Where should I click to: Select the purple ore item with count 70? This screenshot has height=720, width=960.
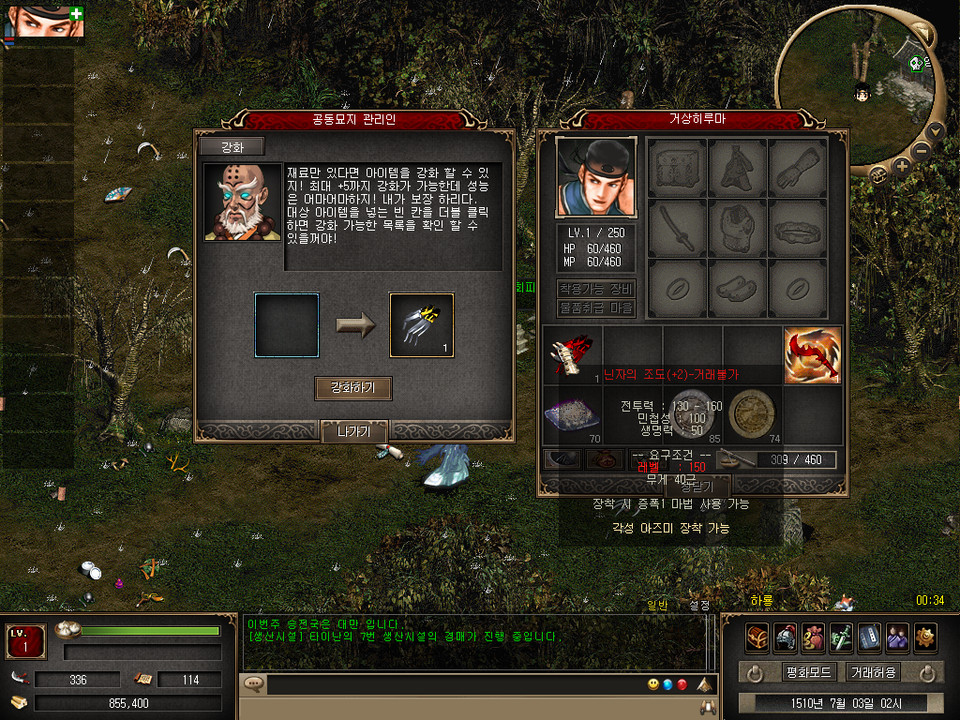573,415
